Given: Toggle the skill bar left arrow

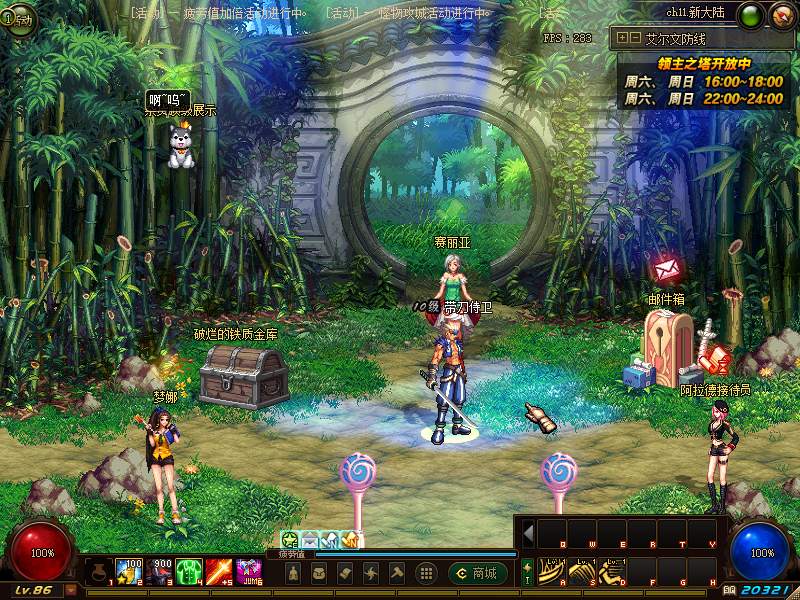Looking at the screenshot, I should (x=528, y=533).
